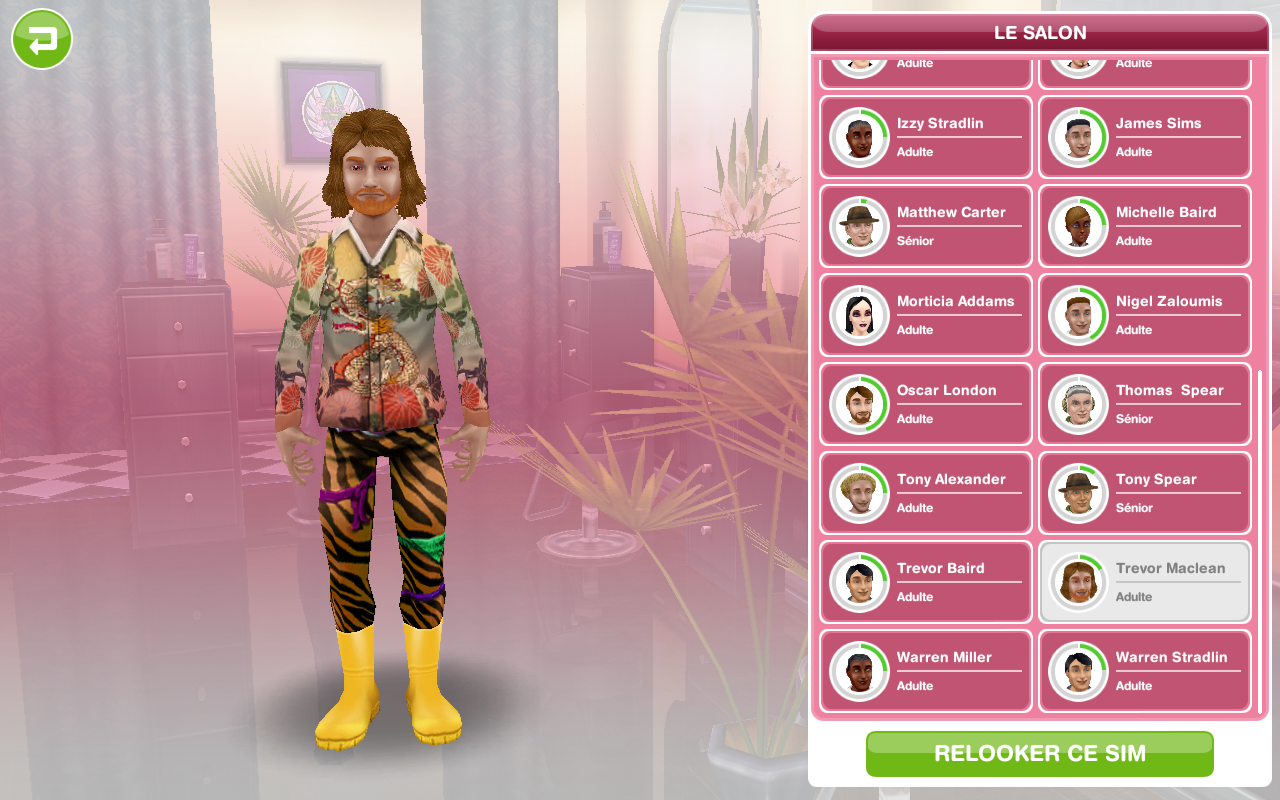Select Izzy Stradlin from the list
The image size is (1280, 800).
point(925,137)
